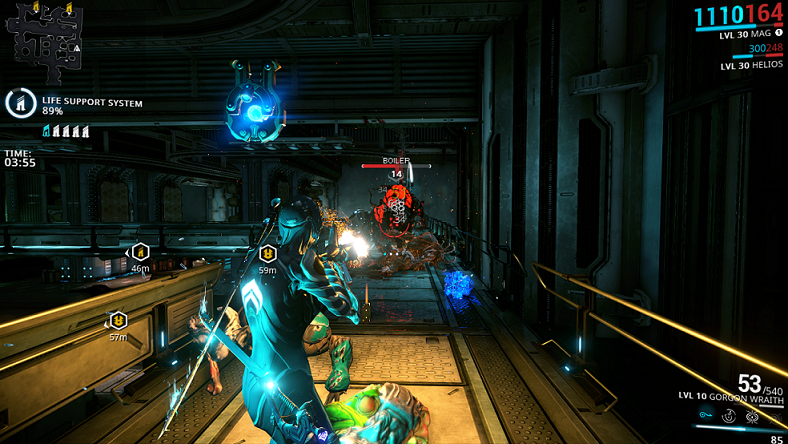Activate Mag's Pull ability icon
The image size is (788, 444).
707,415
